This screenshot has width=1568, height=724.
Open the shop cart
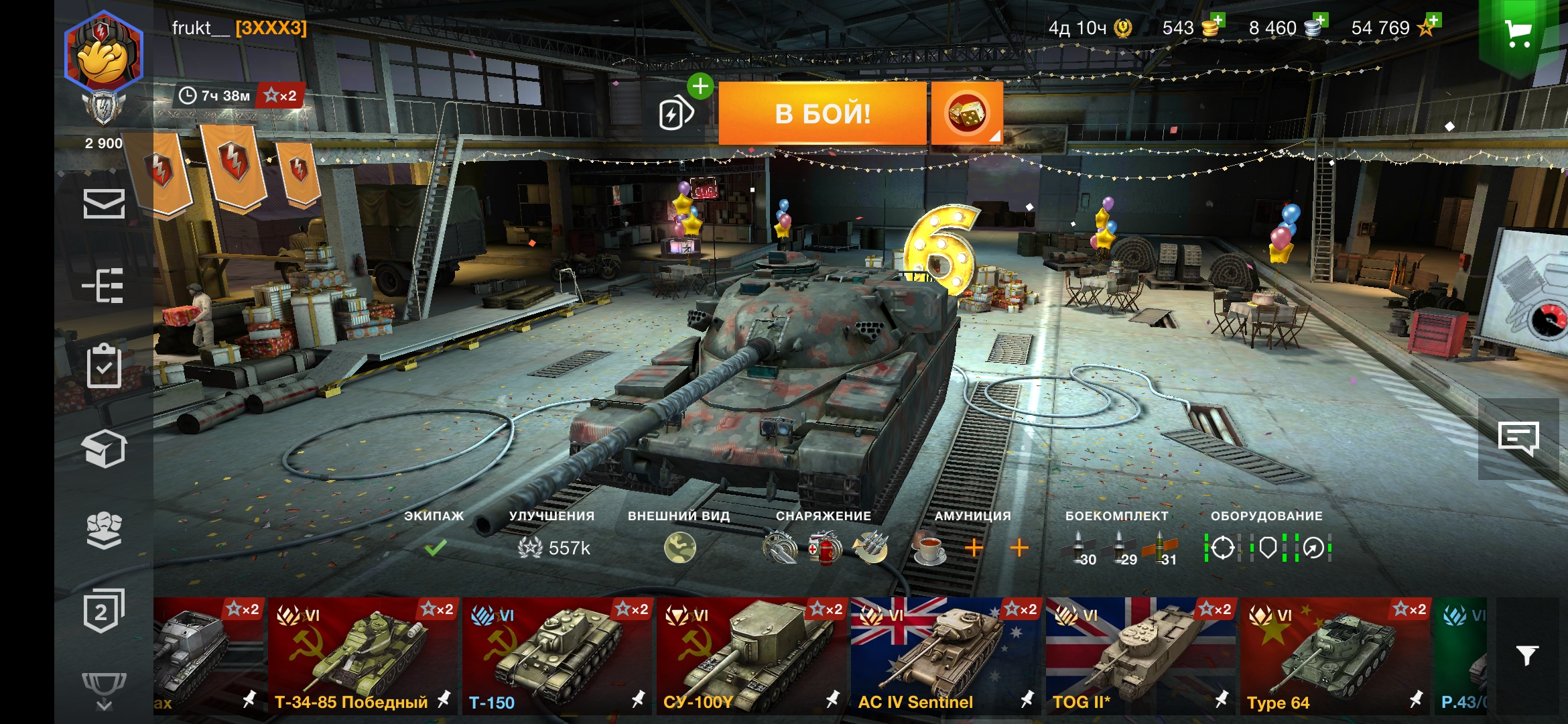(1518, 34)
